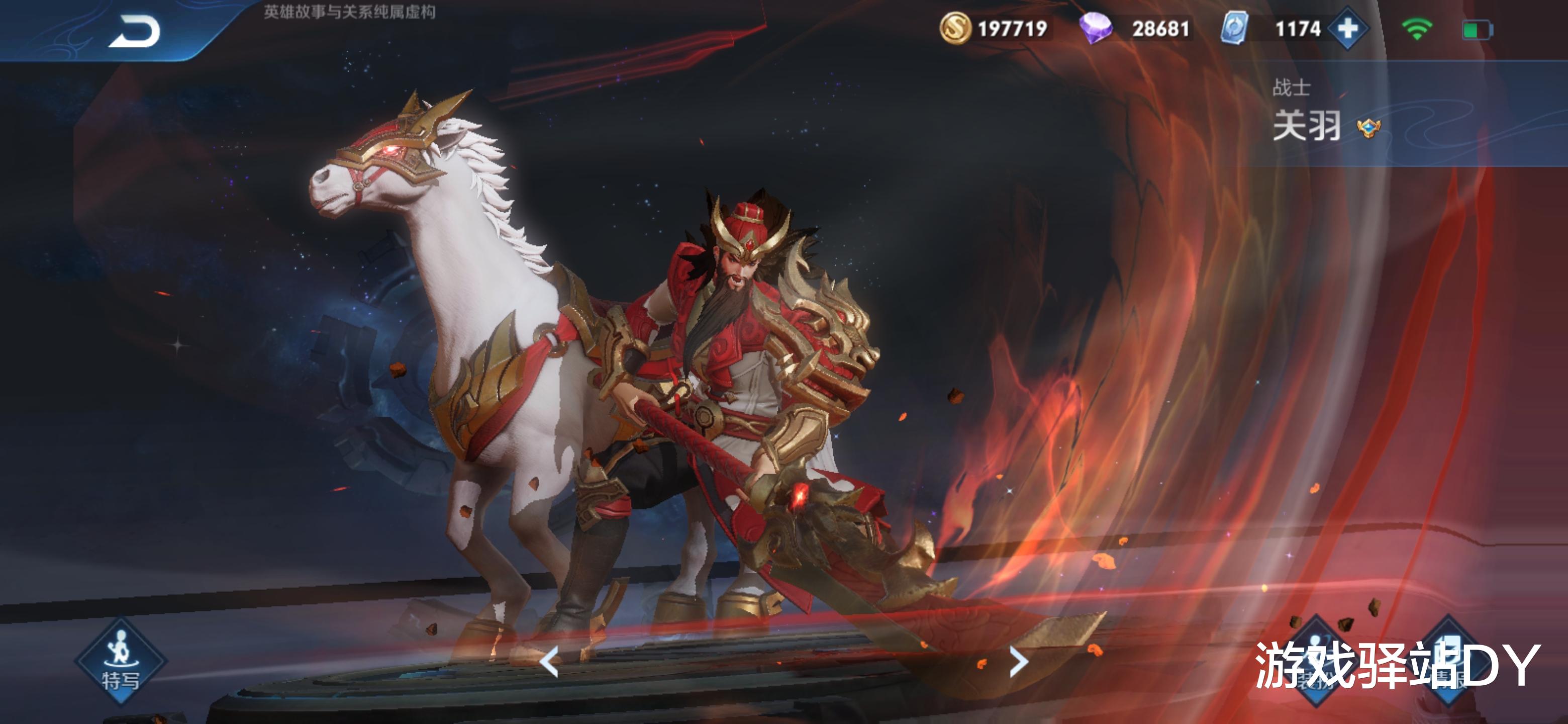Show the previous hero with left arrow

[x=550, y=661]
